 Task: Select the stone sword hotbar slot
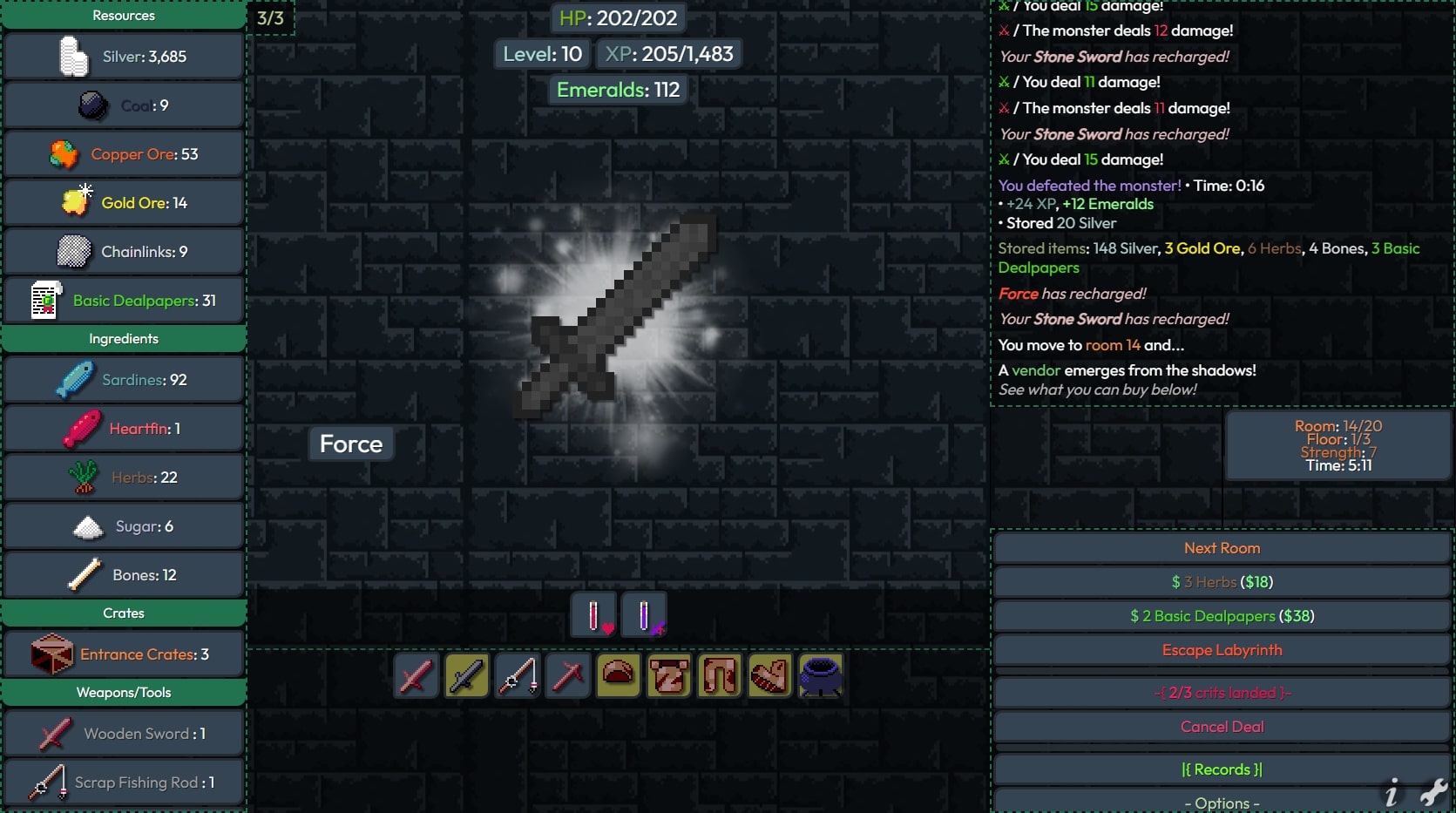(467, 675)
